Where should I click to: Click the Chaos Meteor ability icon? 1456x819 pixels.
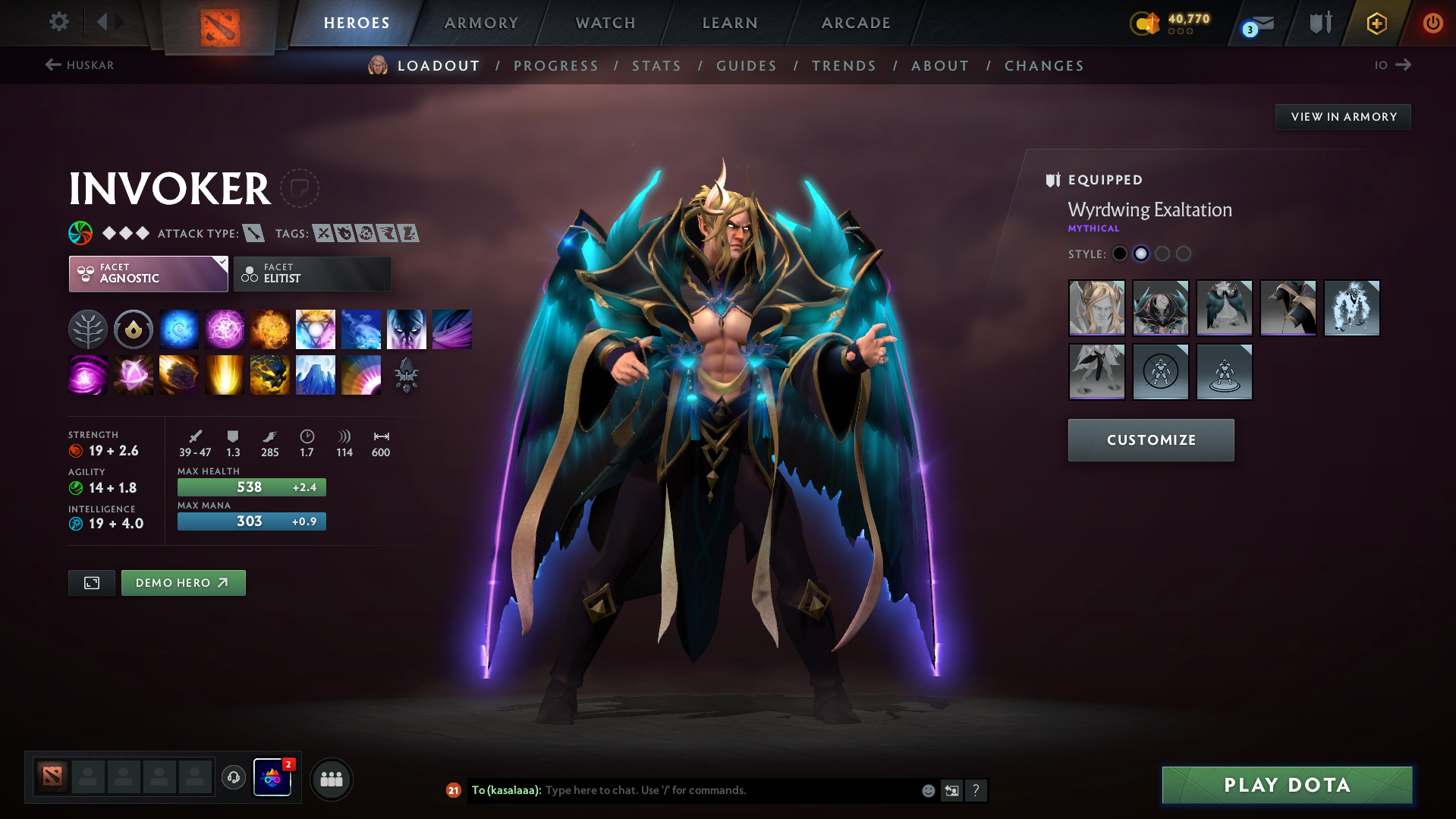point(178,374)
